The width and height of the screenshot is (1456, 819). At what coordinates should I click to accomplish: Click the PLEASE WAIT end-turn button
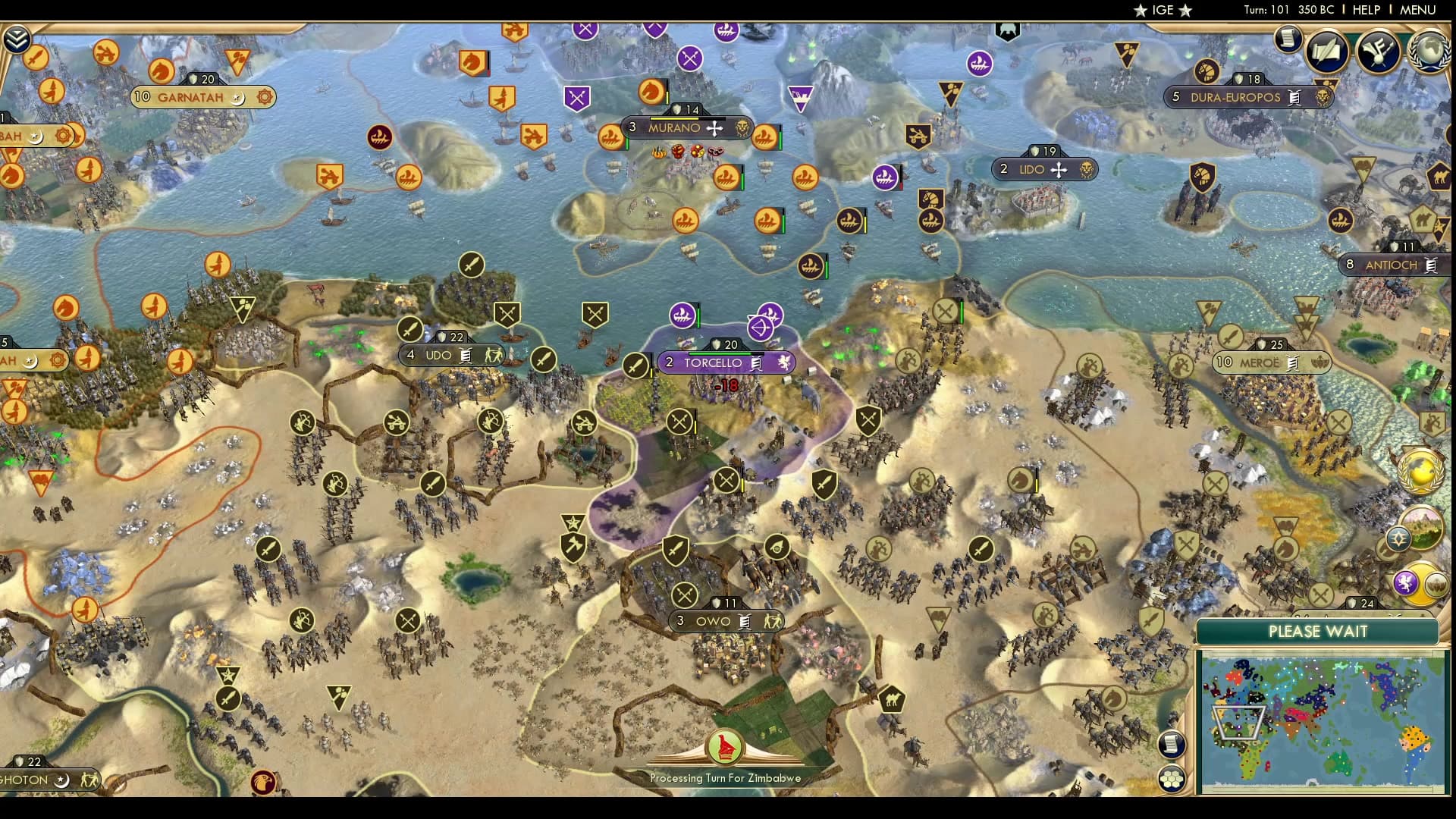(1319, 631)
